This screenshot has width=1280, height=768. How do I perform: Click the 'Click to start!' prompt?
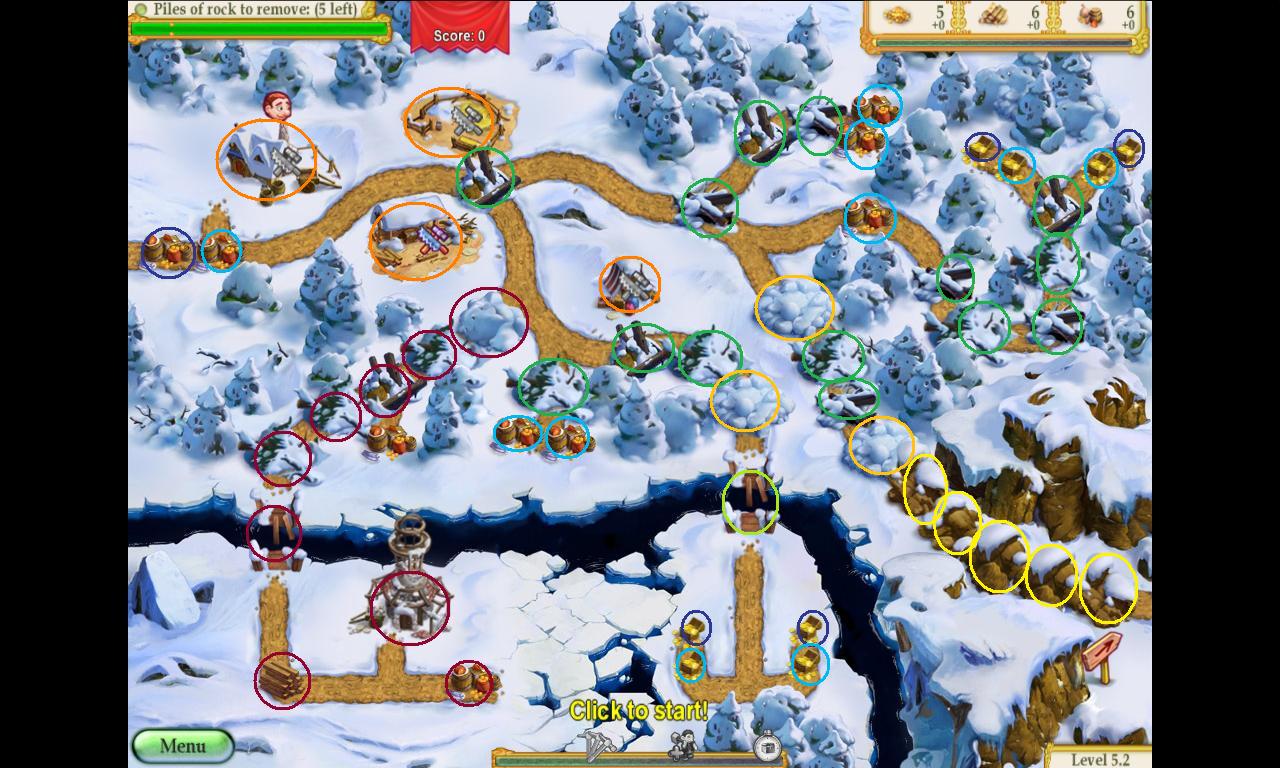tap(639, 711)
